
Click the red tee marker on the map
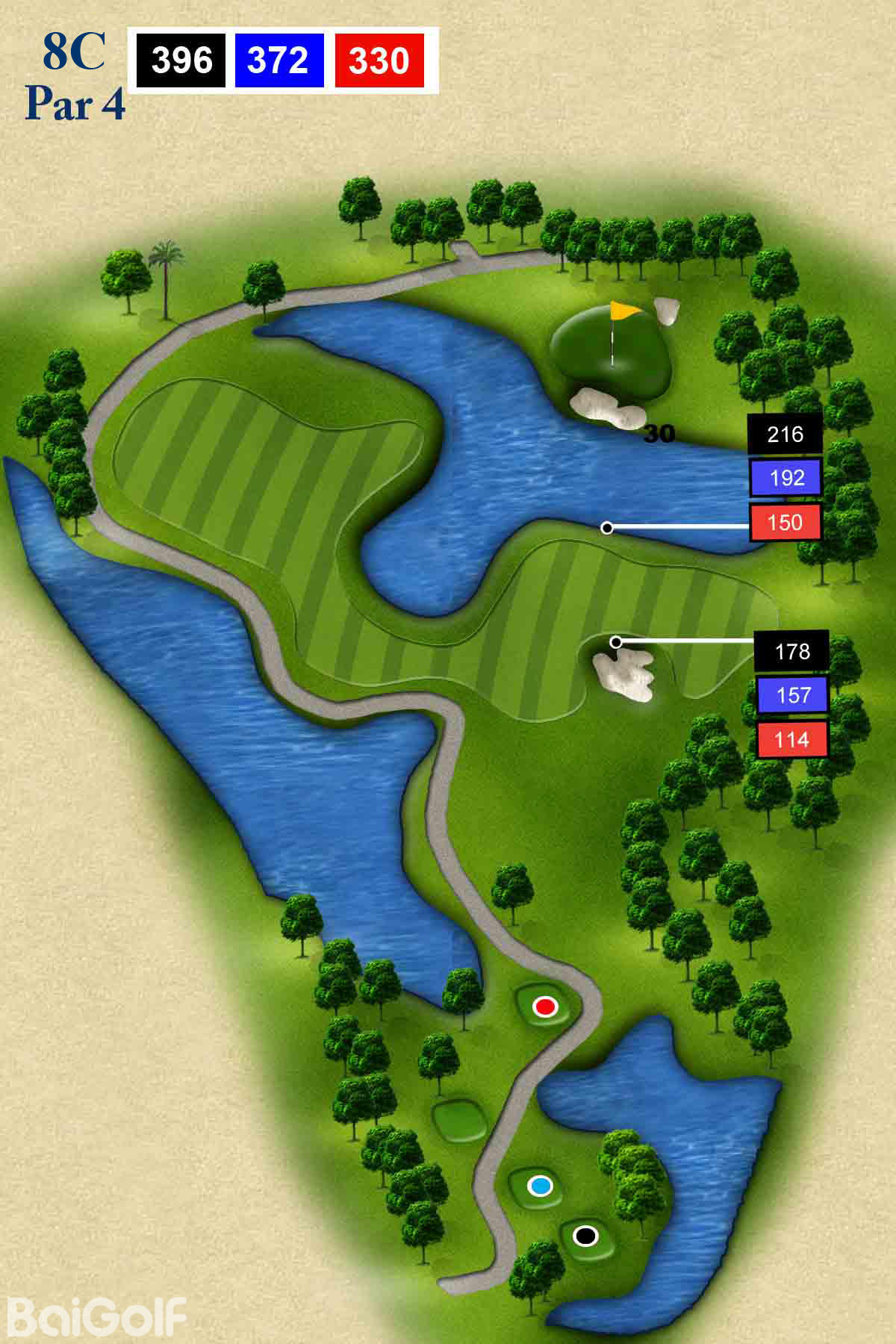545,1007
